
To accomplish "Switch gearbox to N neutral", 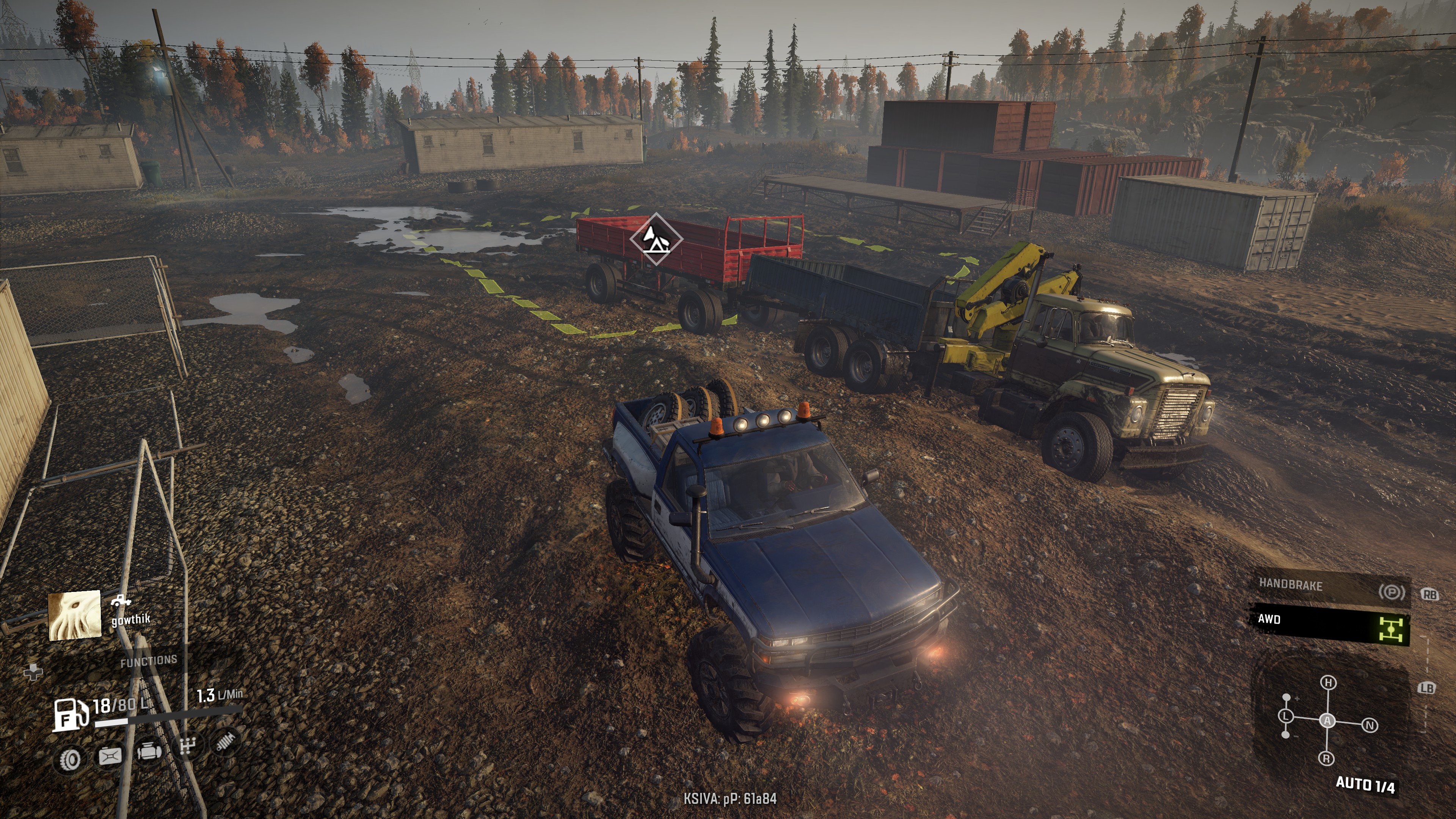I will click(1370, 725).
